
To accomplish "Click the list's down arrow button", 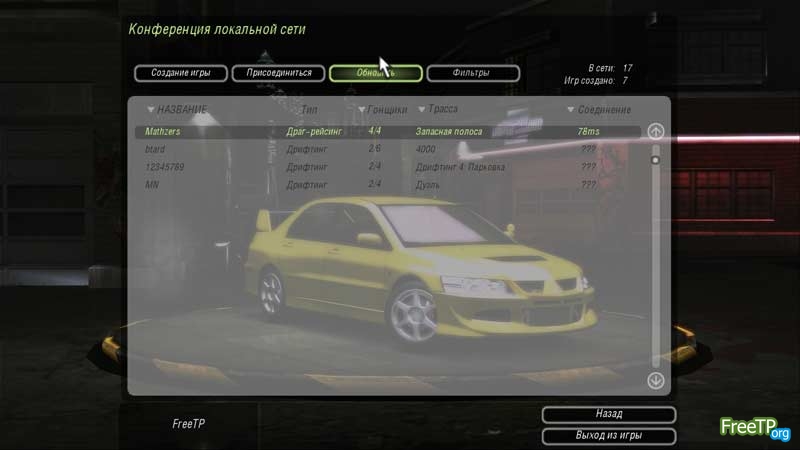I will tap(656, 380).
